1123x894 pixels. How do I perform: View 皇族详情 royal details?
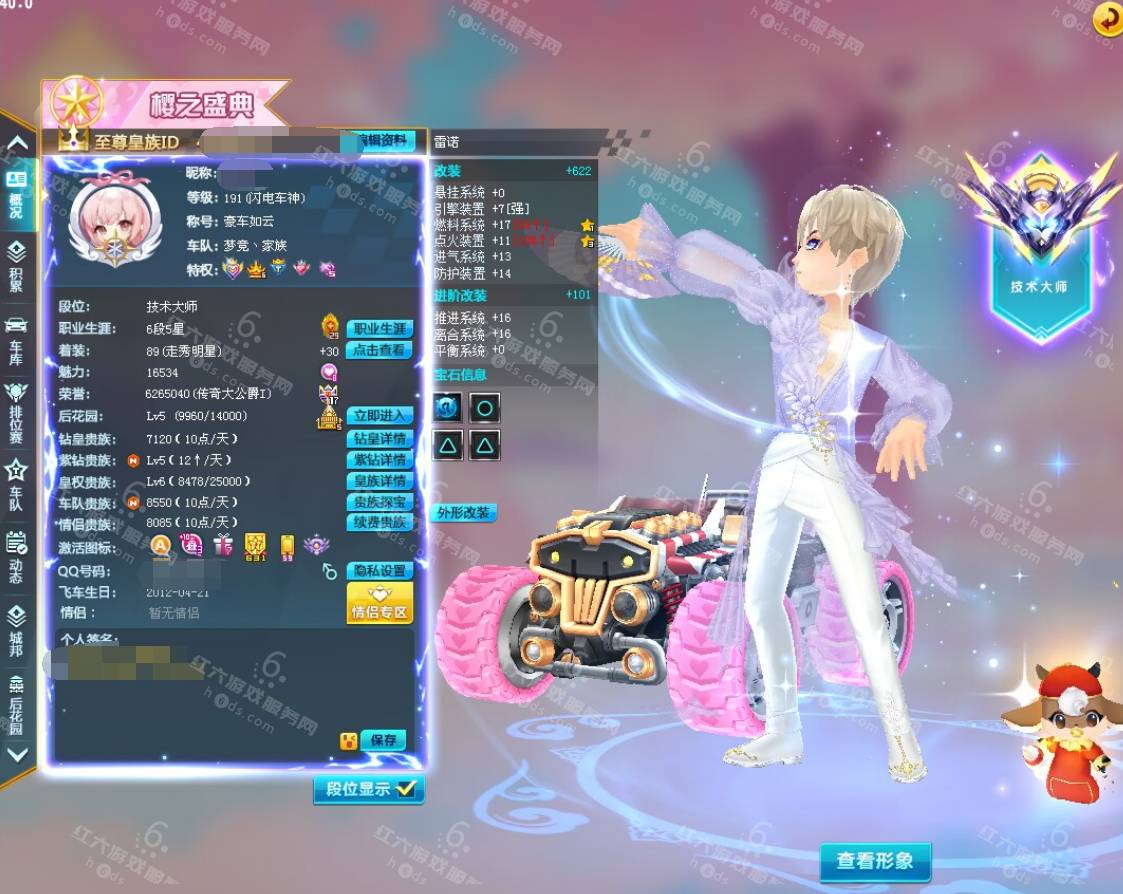pyautogui.click(x=379, y=481)
